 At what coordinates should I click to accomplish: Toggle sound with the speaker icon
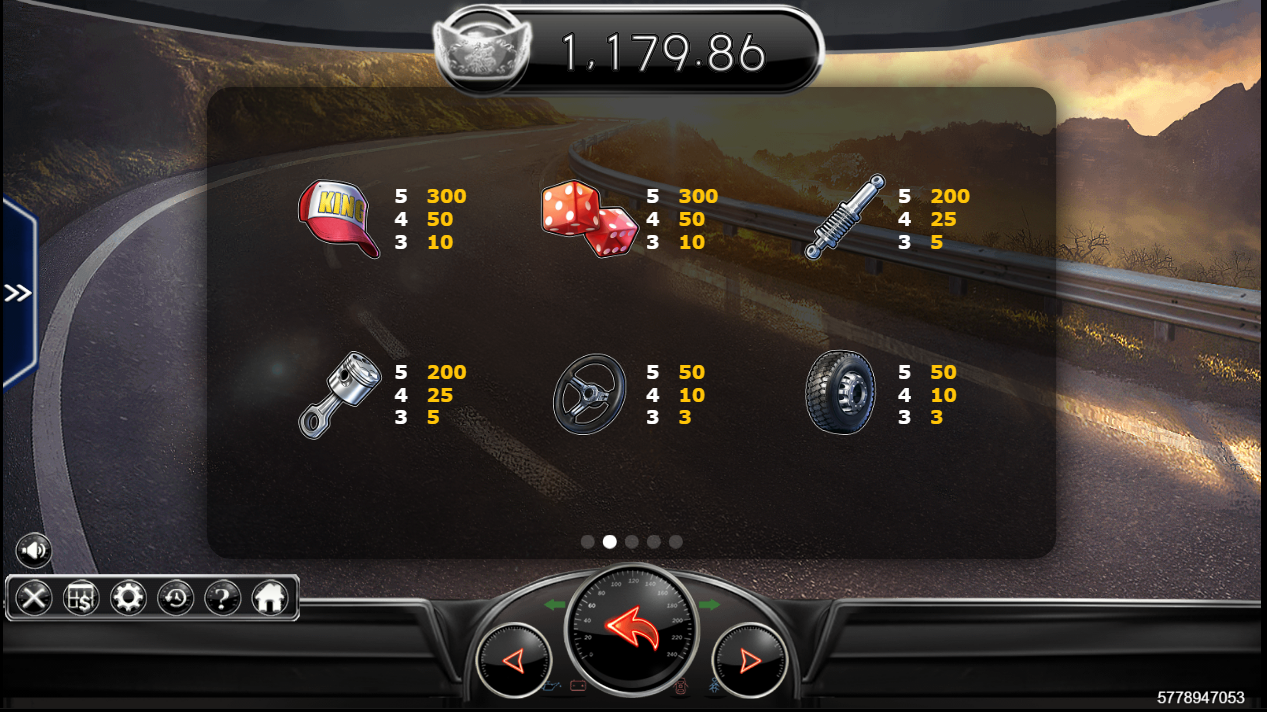tap(33, 550)
